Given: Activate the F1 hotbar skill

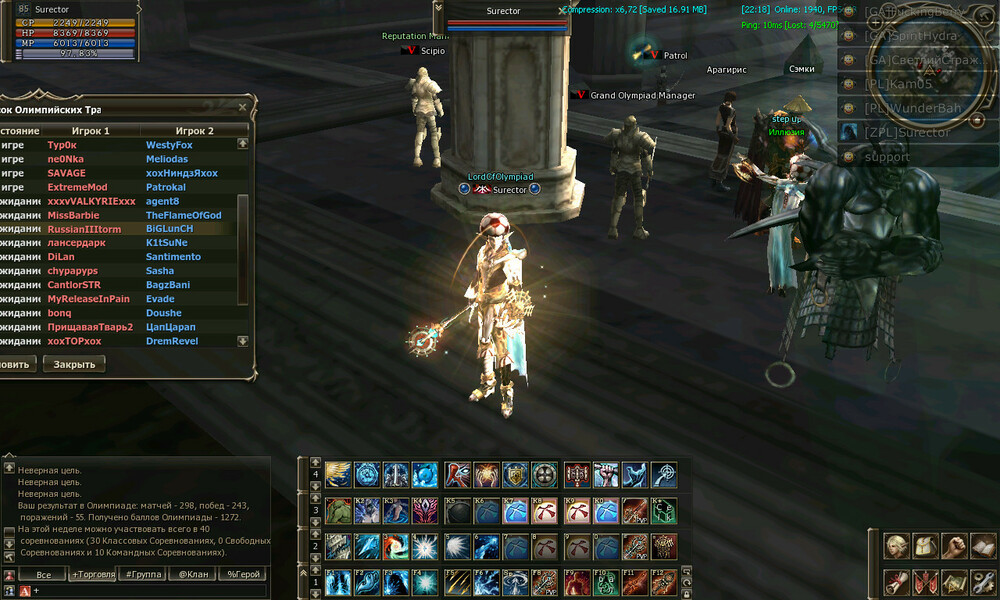Looking at the screenshot, I should [340, 582].
